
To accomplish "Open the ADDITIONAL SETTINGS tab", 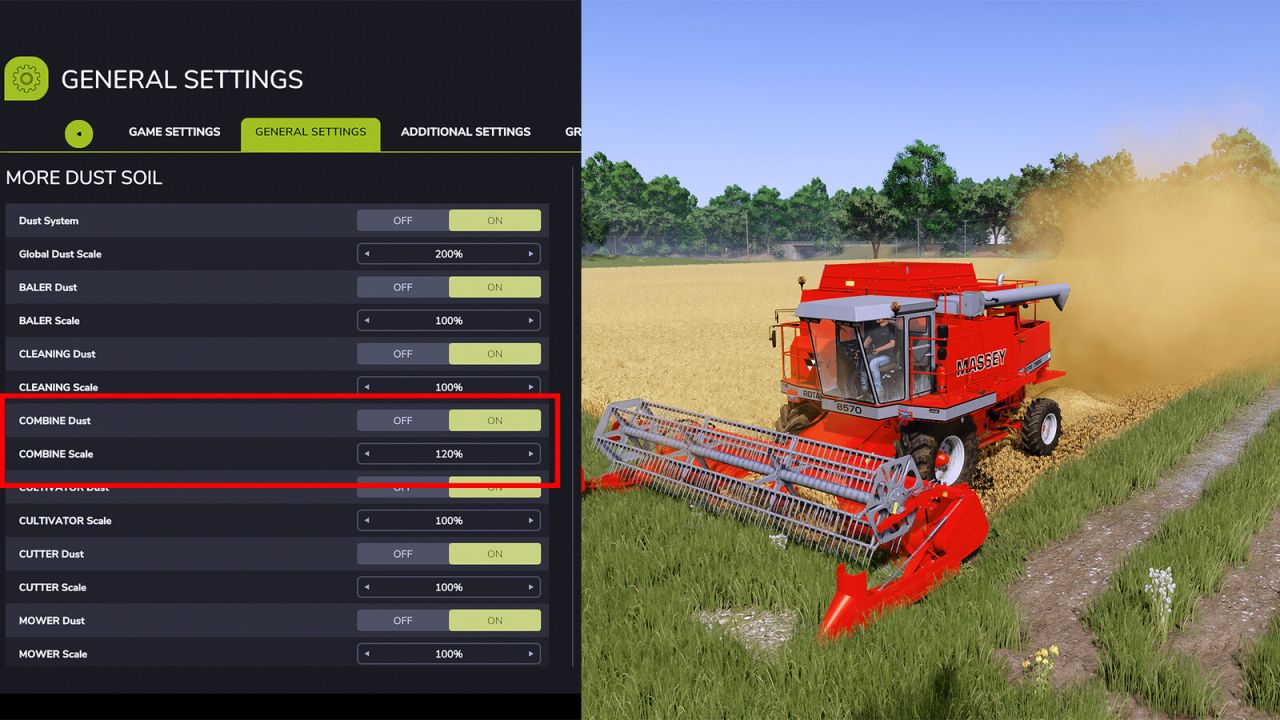I will click(465, 131).
